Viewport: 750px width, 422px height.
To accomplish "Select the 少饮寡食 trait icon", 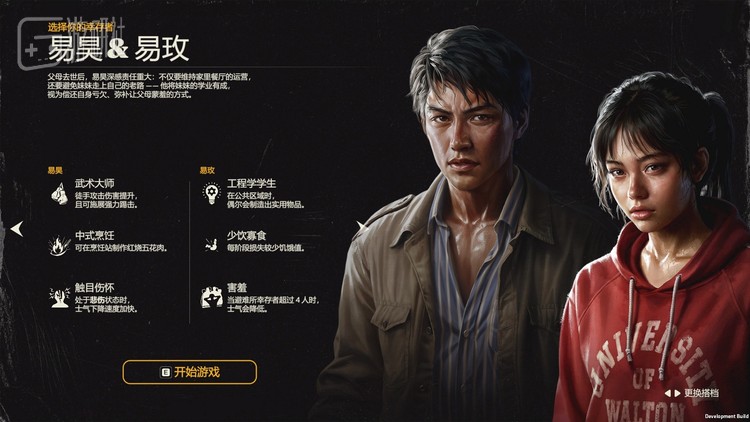I will (x=211, y=242).
